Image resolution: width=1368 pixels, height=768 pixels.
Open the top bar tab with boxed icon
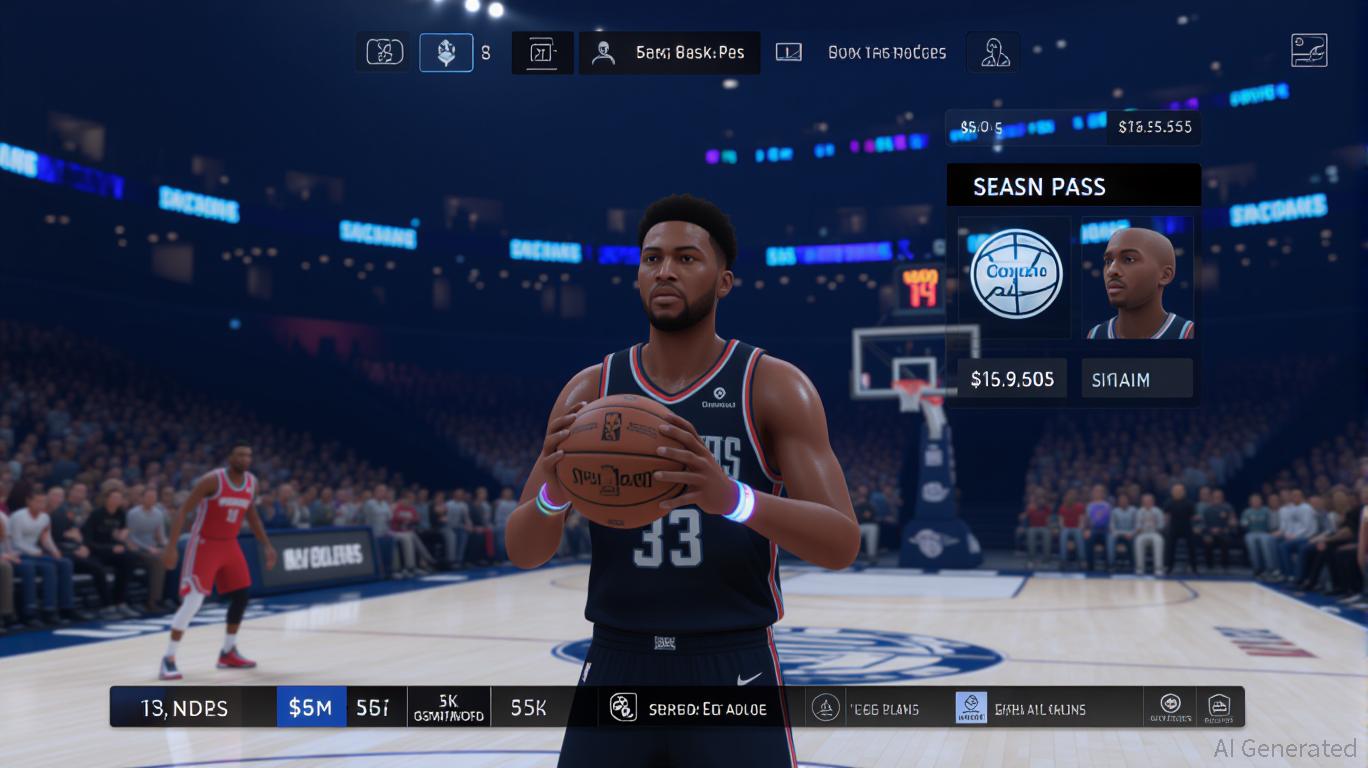542,53
